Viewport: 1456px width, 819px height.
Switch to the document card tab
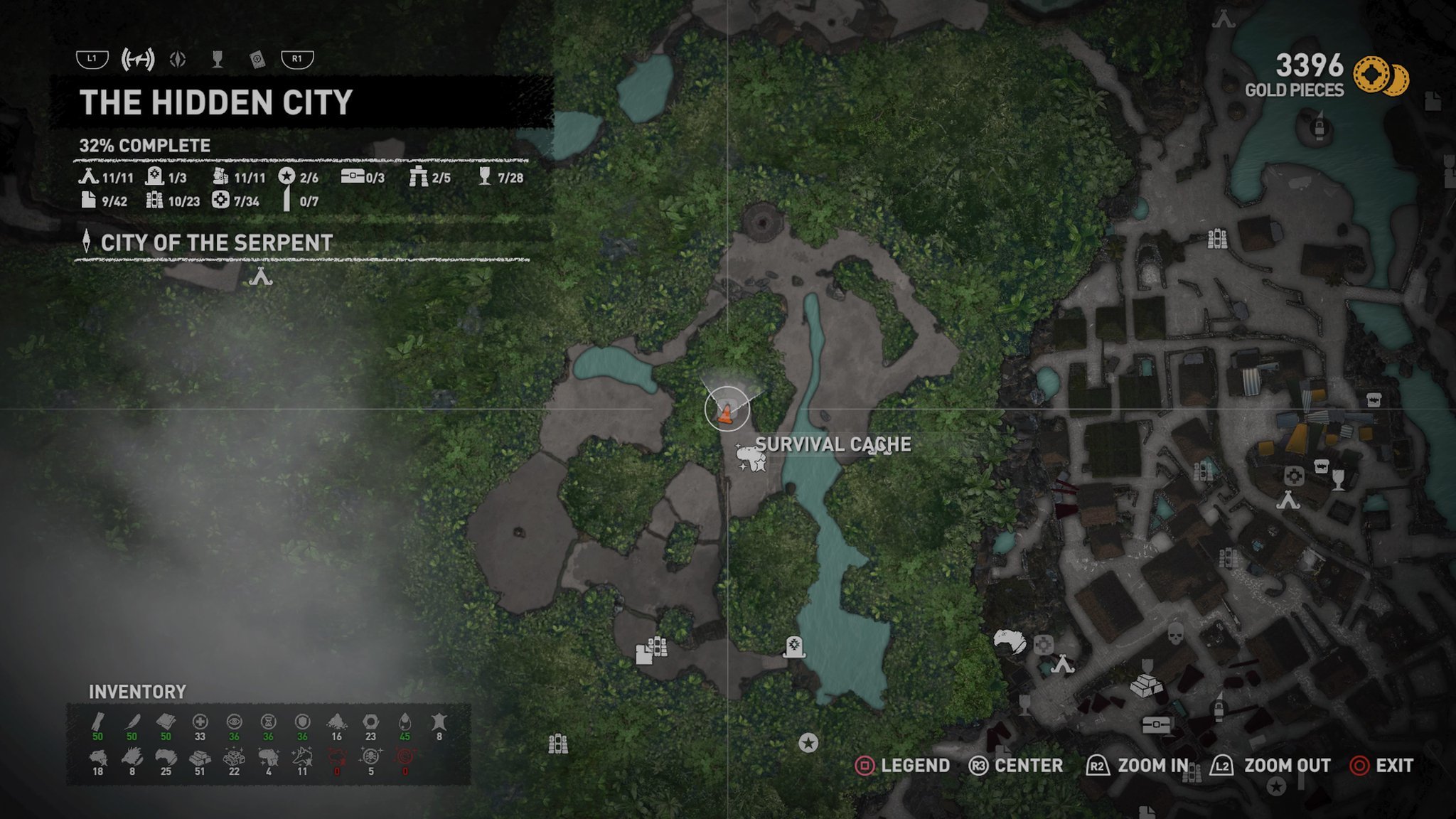point(257,60)
